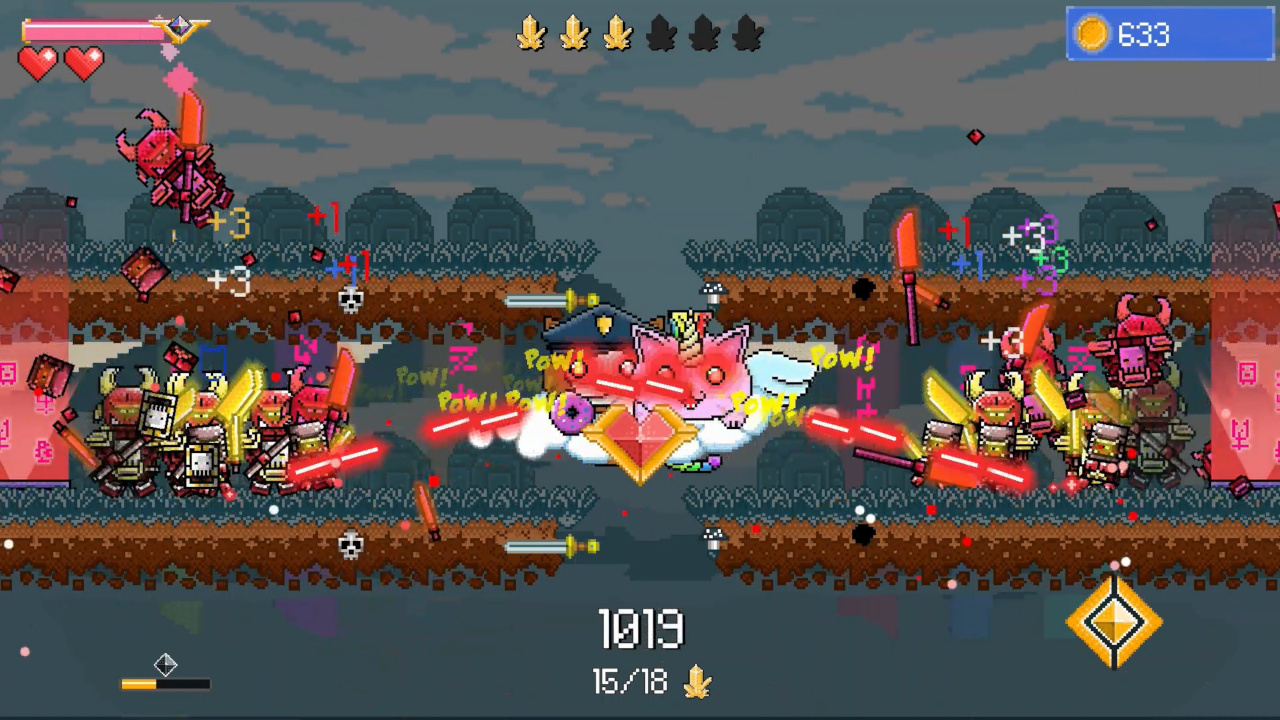Click the small diamond marker above the charge bar
1280x720 pixels.
[x=166, y=665]
